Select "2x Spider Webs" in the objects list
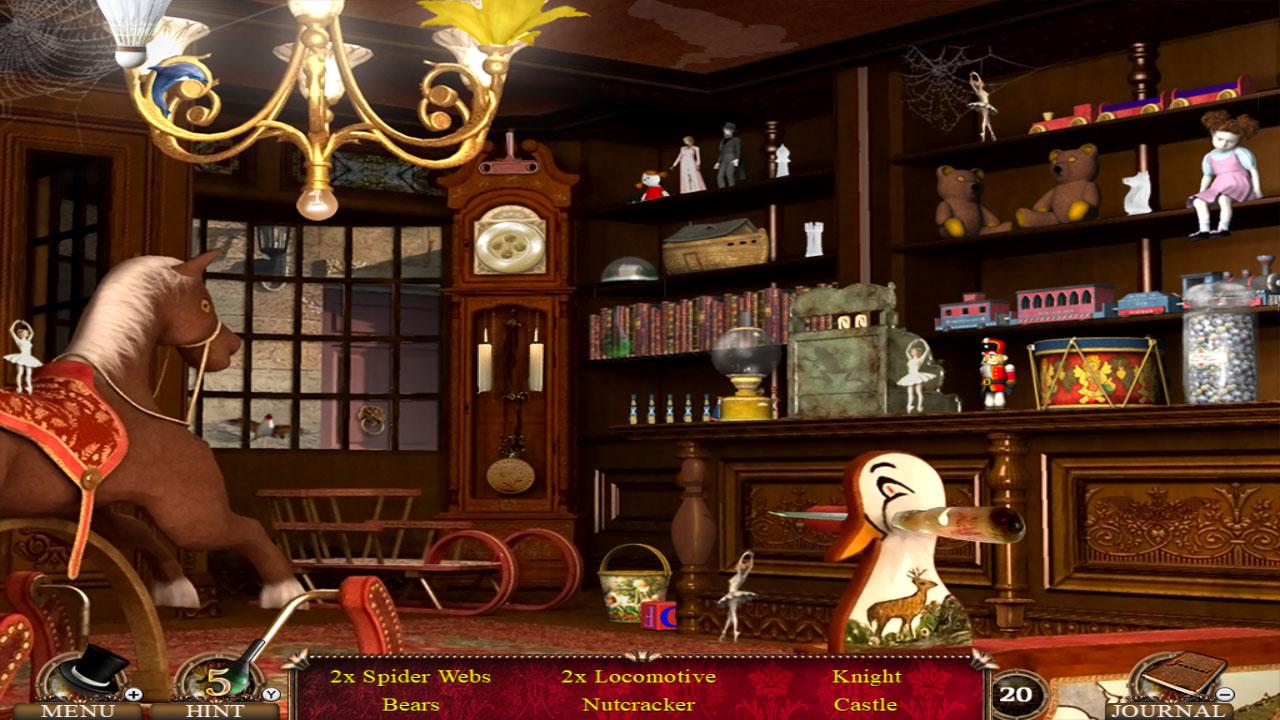 tap(408, 675)
